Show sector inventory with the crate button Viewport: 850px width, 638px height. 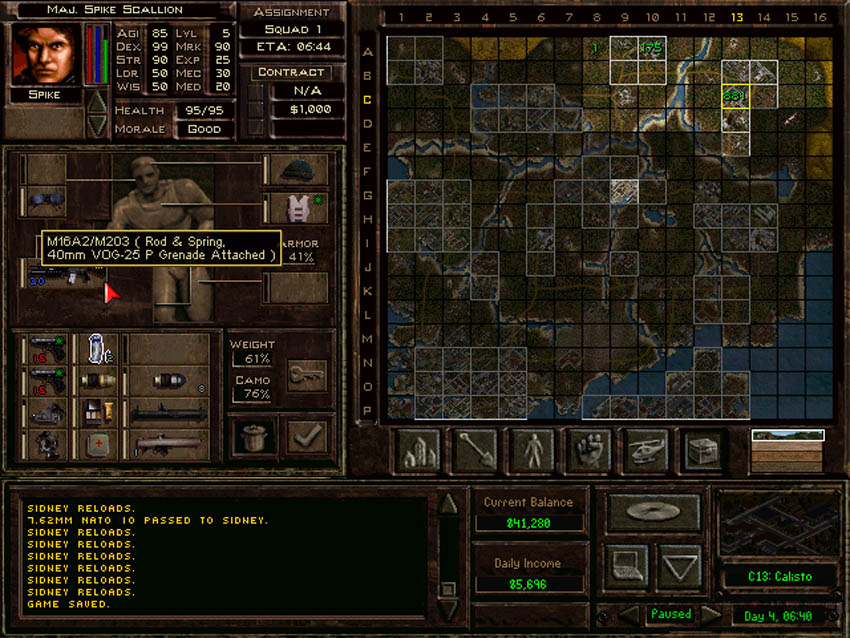(x=702, y=450)
